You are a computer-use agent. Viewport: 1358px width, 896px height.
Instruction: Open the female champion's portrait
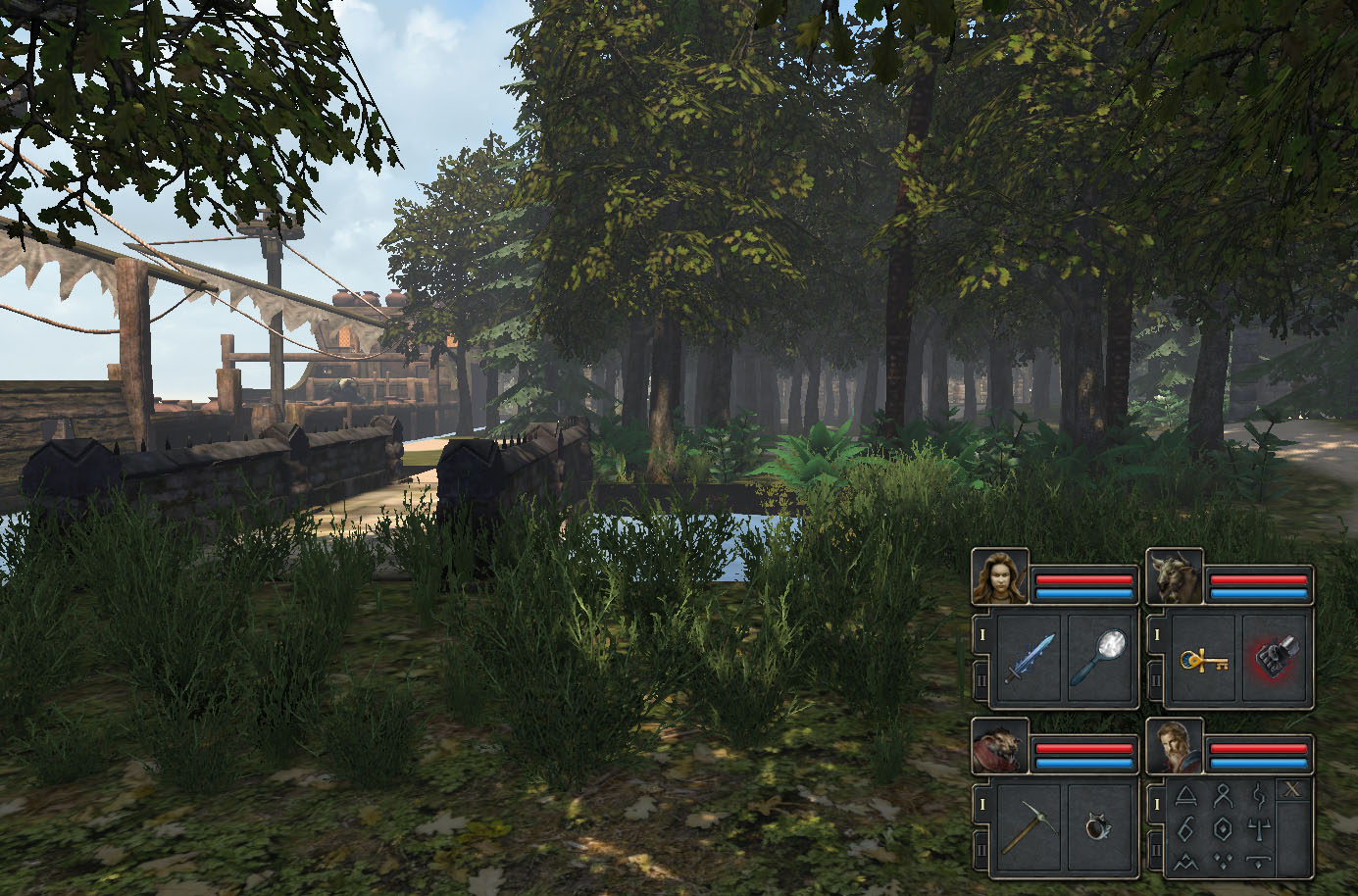(999, 576)
